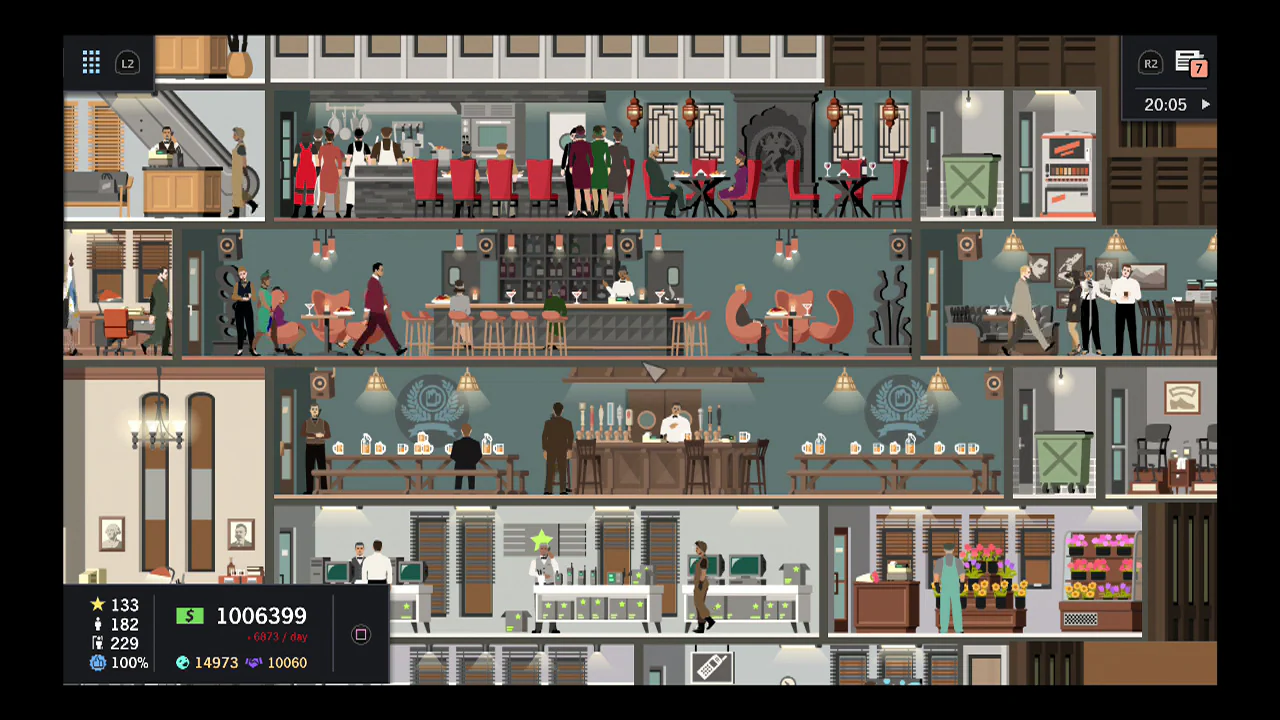Click the green dollar bill cash icon
Screen dimensions: 1280x720
click(190, 616)
